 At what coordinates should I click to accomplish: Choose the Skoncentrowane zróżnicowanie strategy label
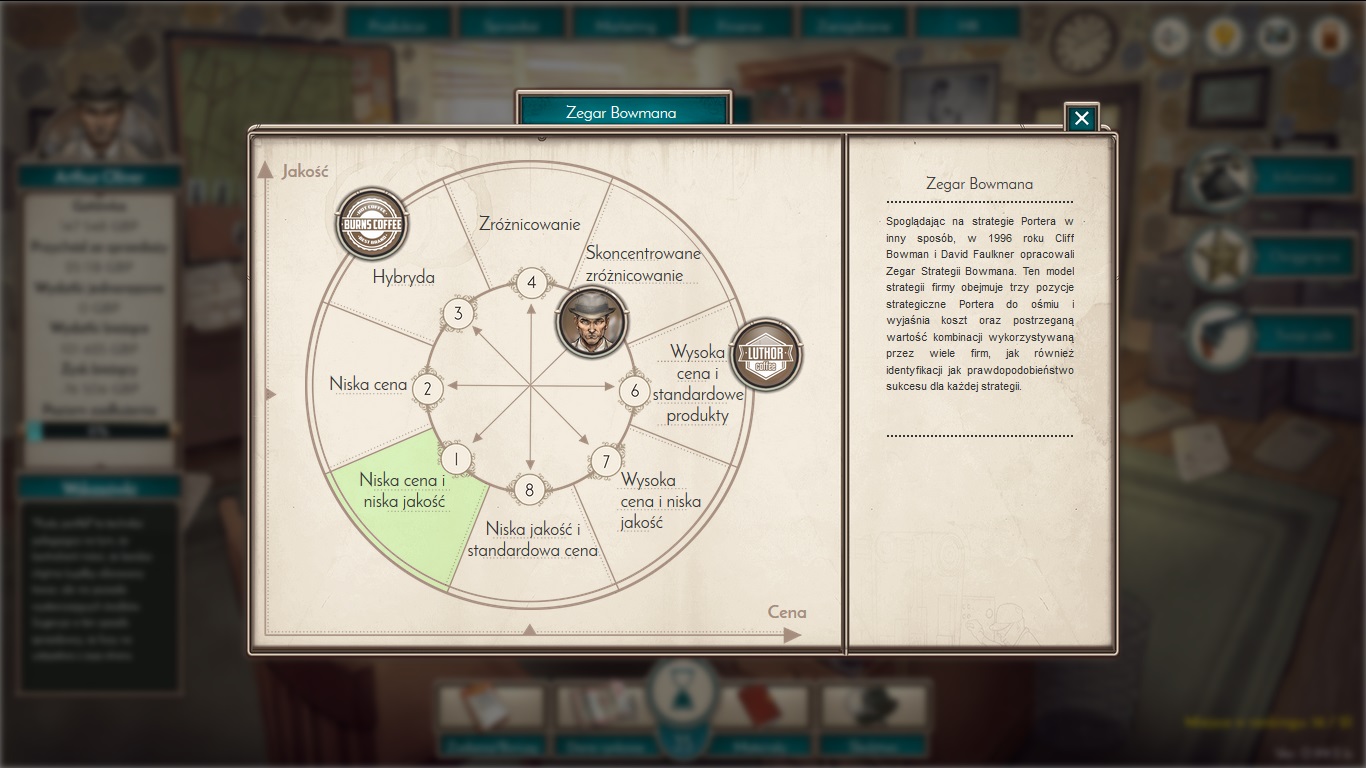pyautogui.click(x=643, y=264)
